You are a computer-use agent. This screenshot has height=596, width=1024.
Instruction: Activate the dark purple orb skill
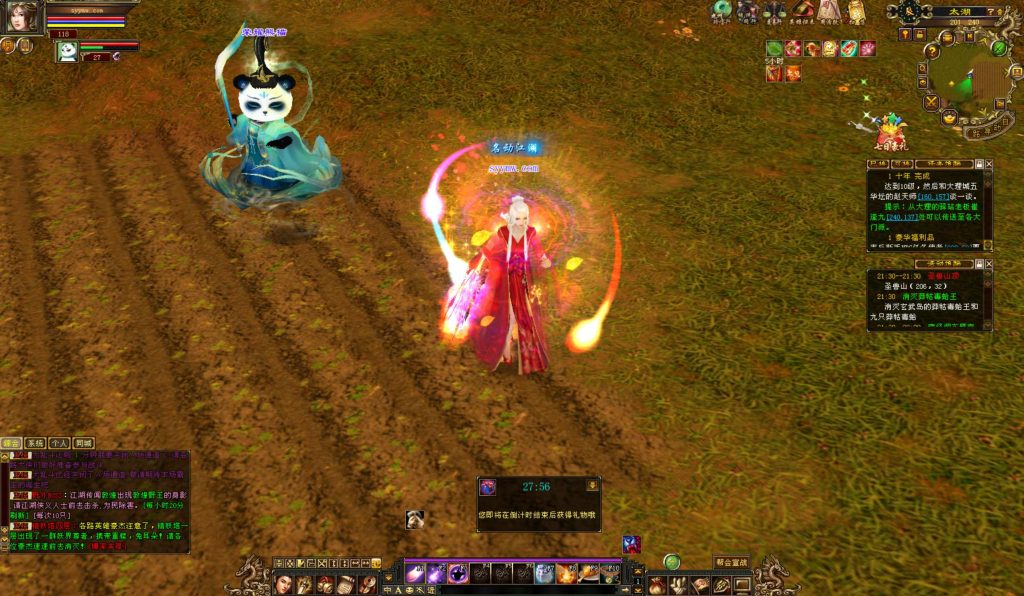point(458,574)
